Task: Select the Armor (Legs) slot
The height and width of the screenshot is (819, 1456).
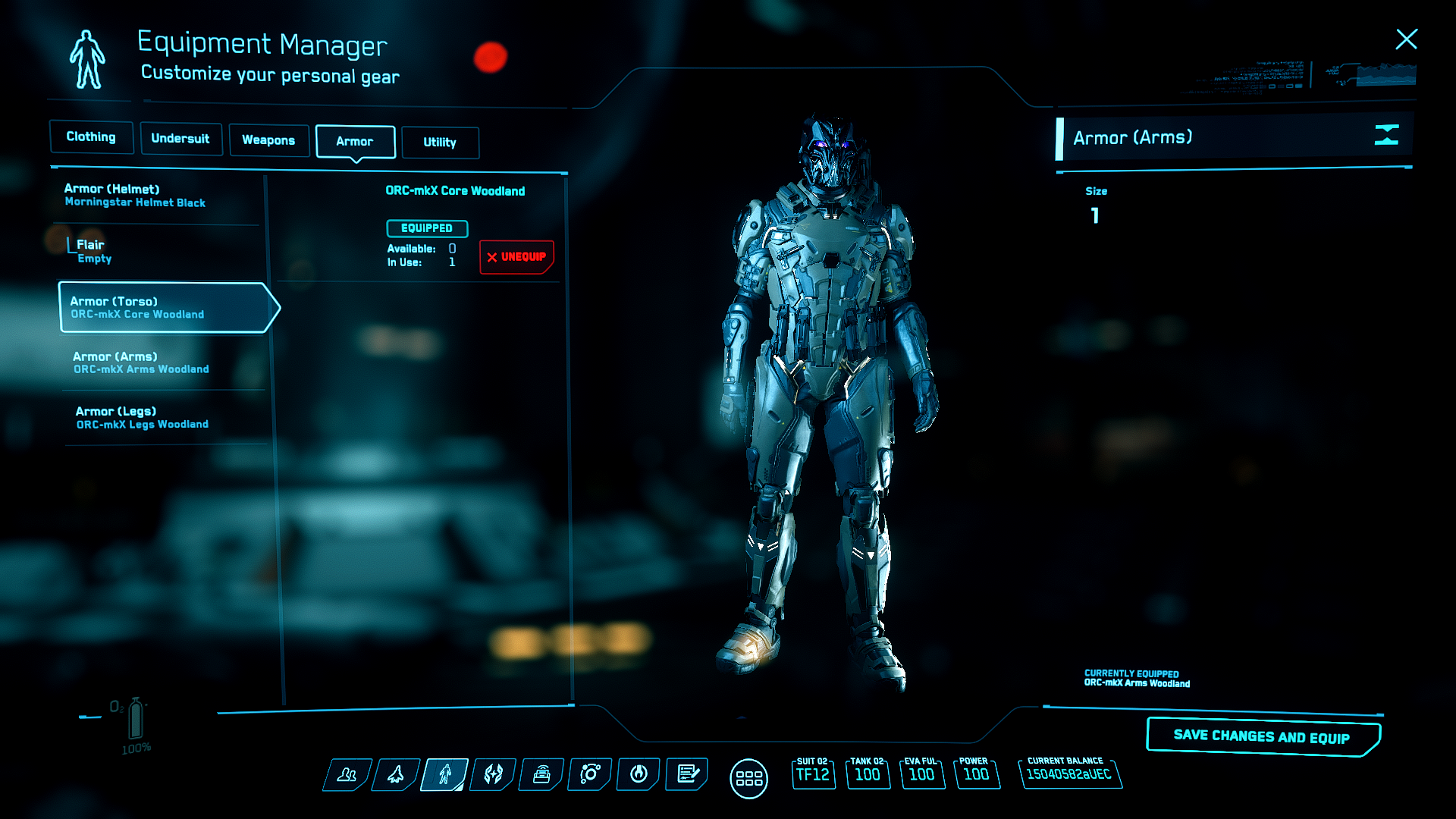Action: (142, 418)
